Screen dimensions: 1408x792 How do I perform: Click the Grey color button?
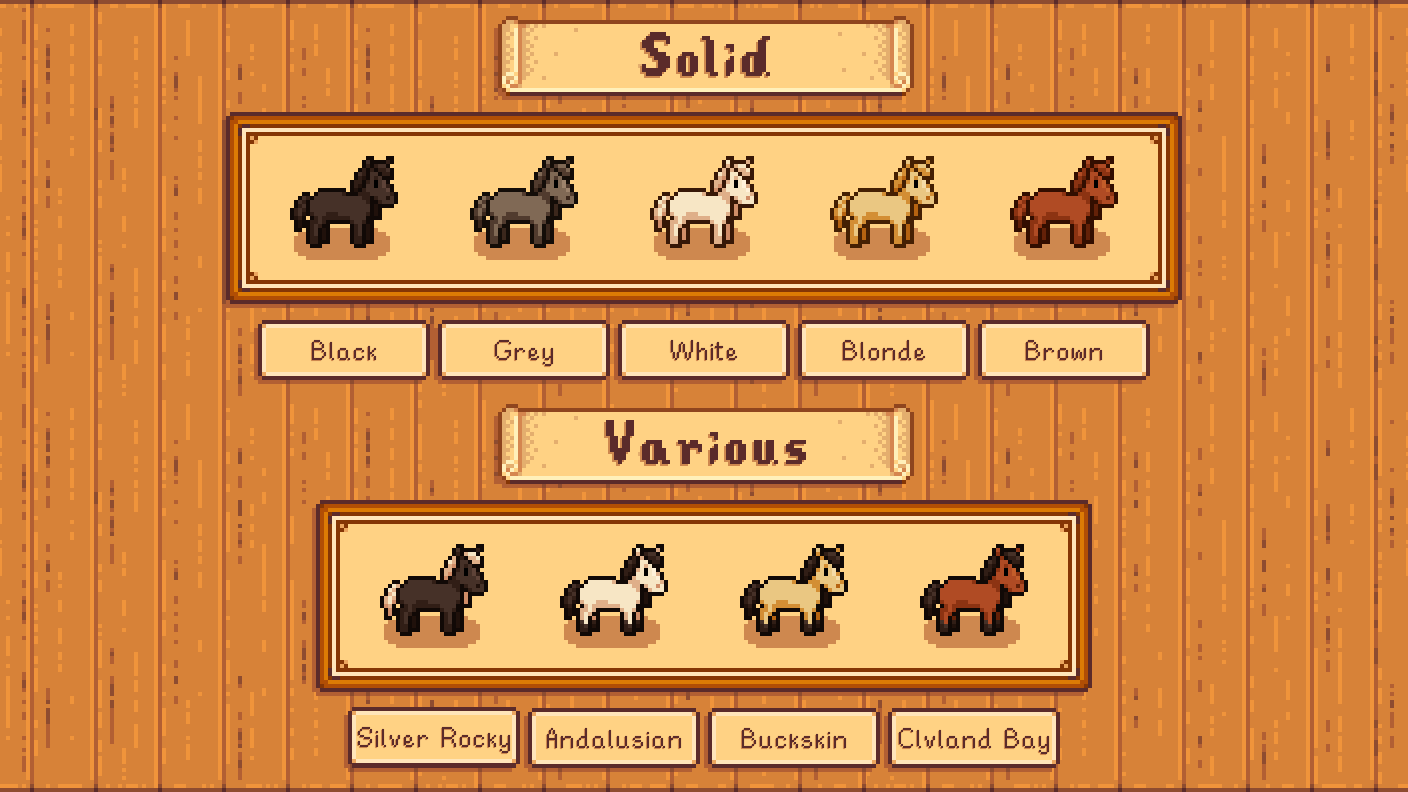click(523, 351)
